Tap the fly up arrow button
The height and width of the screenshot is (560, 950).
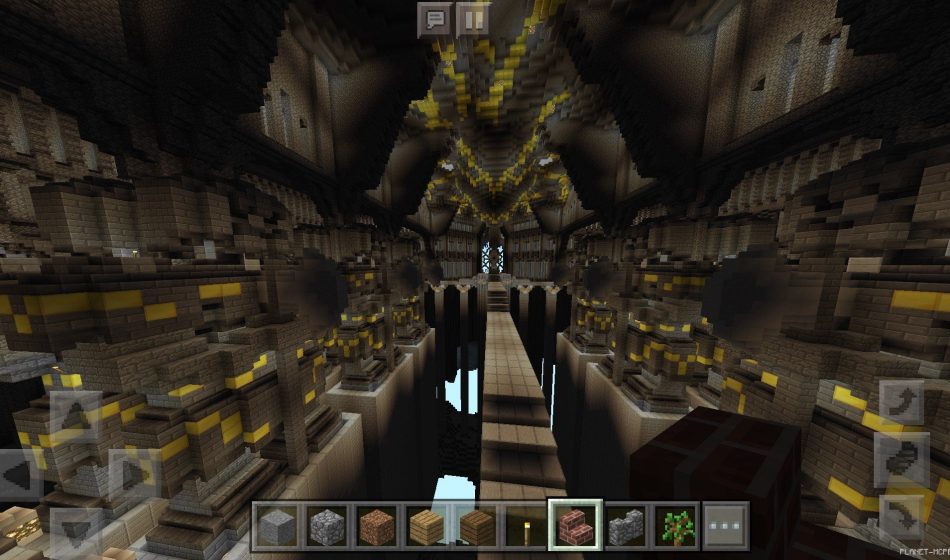900,402
